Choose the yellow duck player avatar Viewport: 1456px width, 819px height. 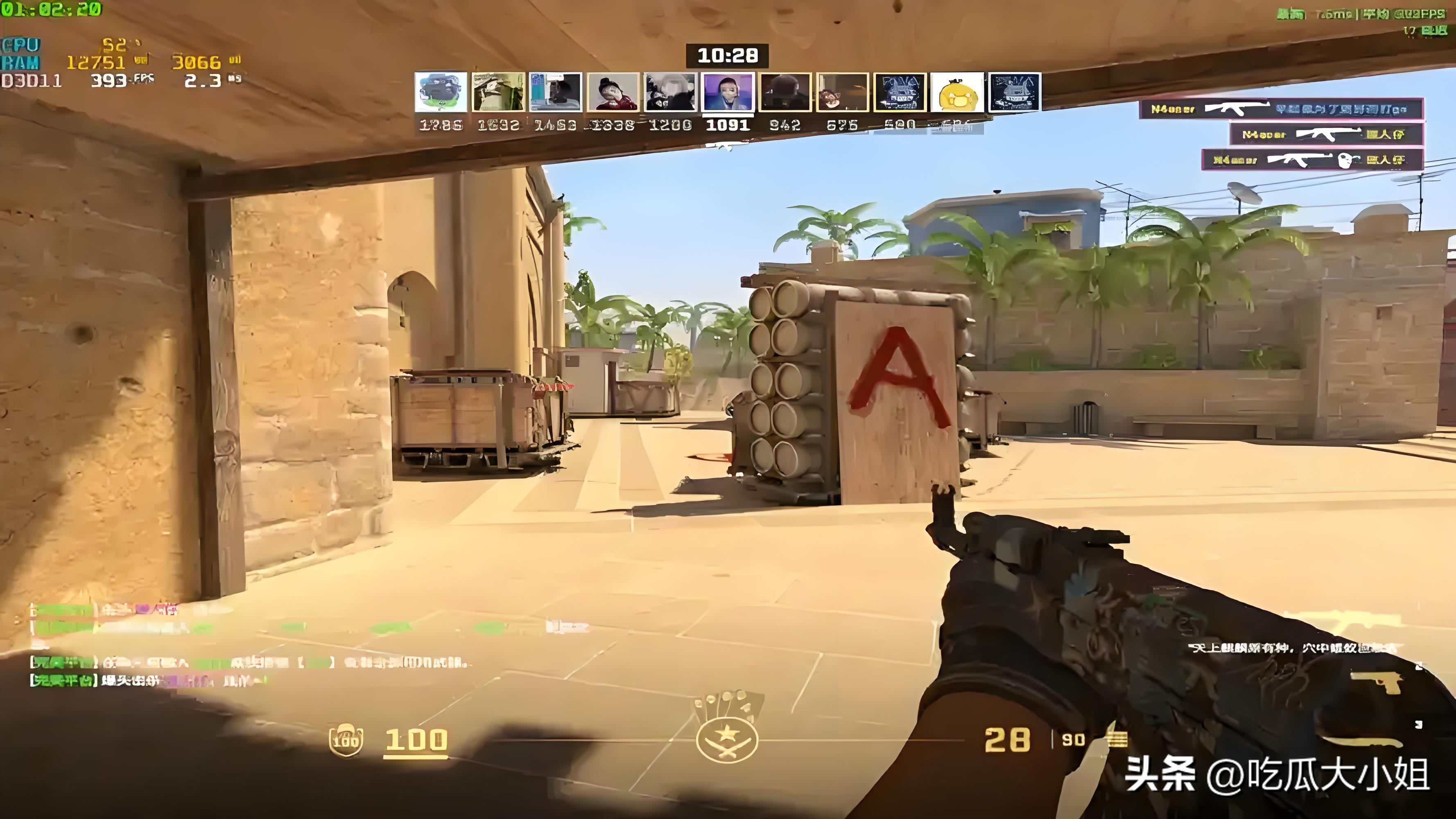957,92
